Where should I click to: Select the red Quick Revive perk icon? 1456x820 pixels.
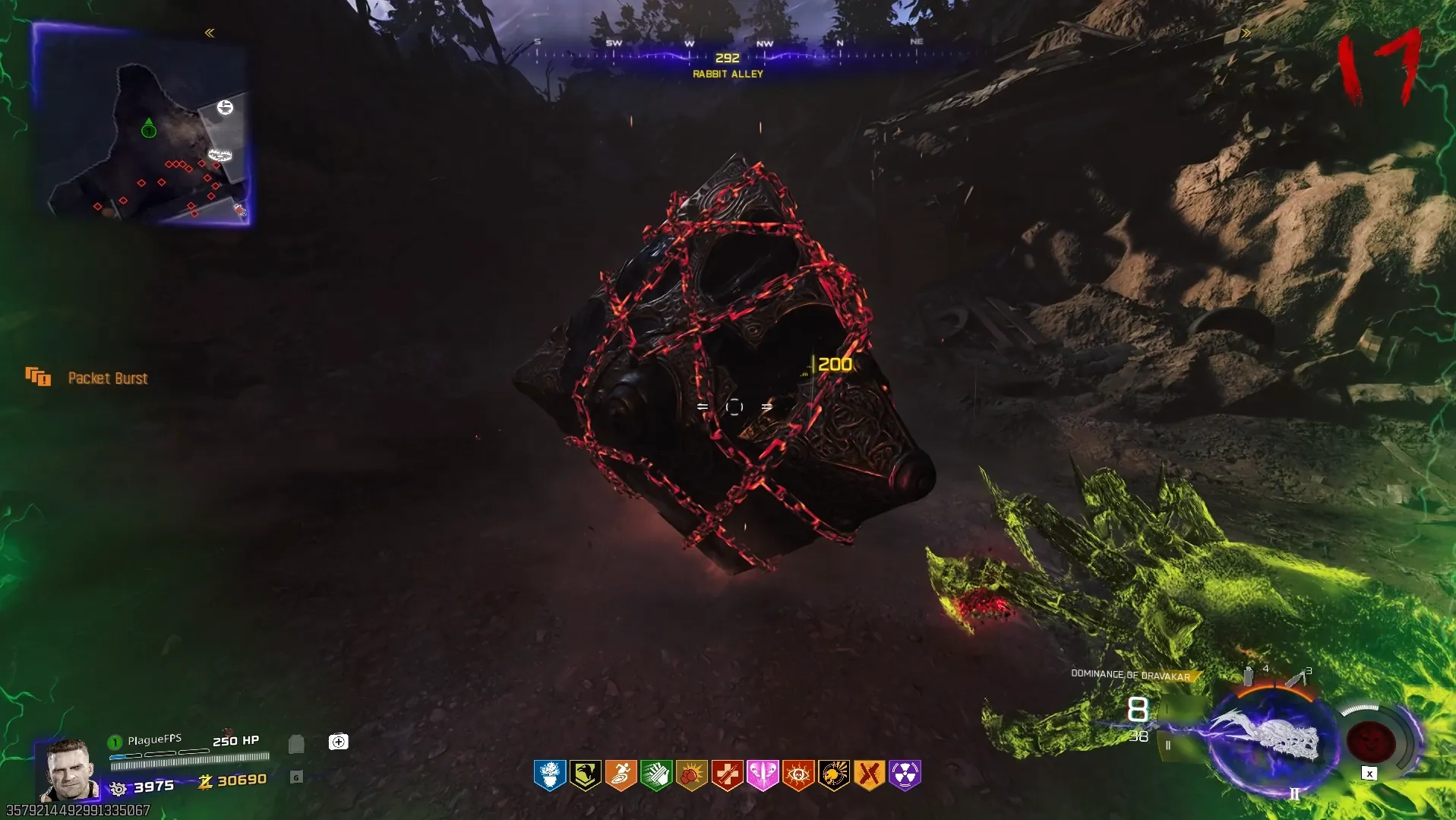(727, 775)
